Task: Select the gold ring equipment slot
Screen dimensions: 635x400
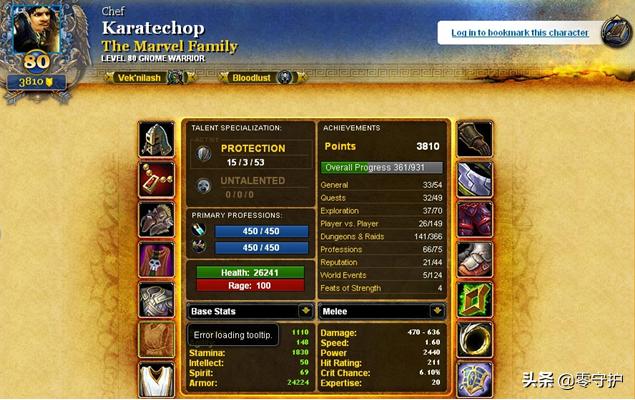Action: (475, 339)
